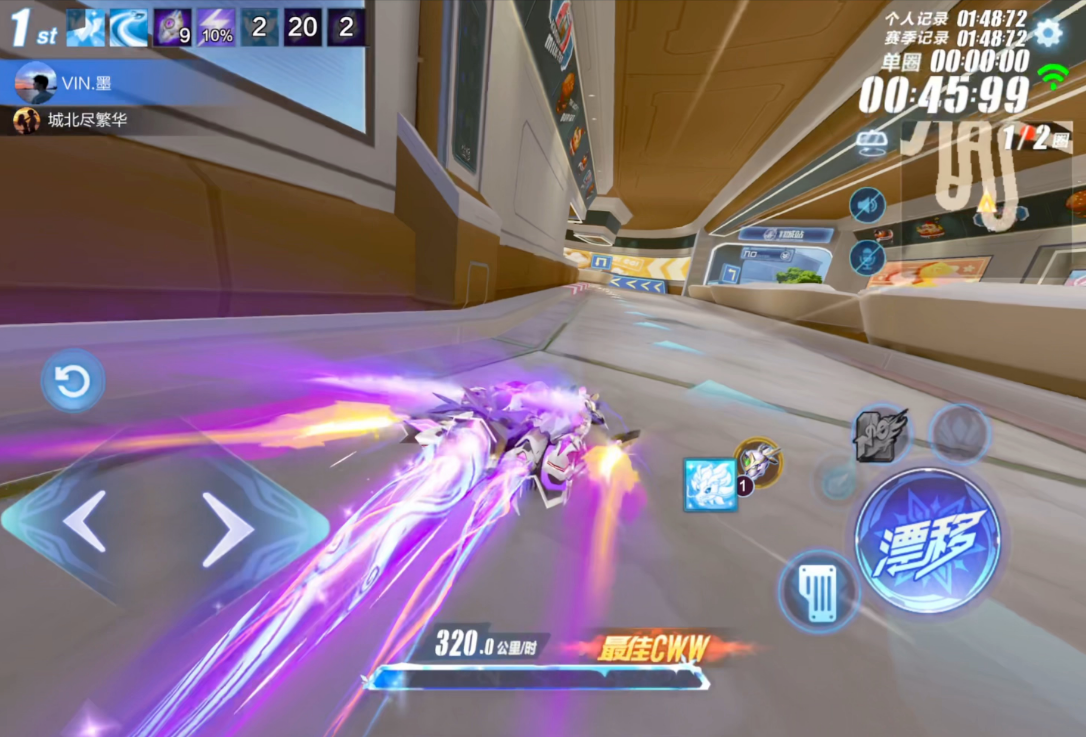Toggle the muted speaker icon

(867, 205)
